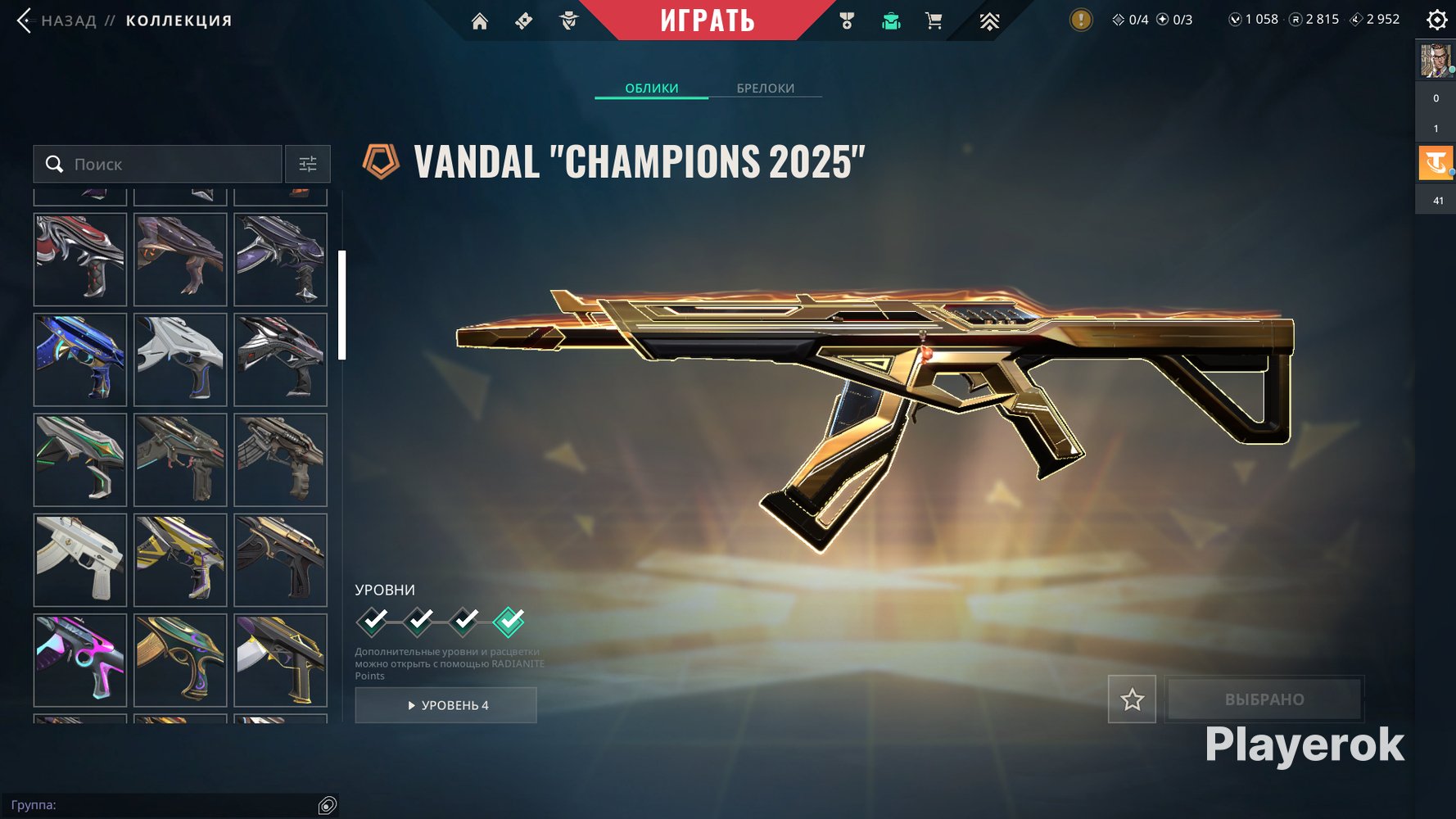Start a match with the ИГРАТЬ button
The image size is (1456, 819).
point(708,20)
